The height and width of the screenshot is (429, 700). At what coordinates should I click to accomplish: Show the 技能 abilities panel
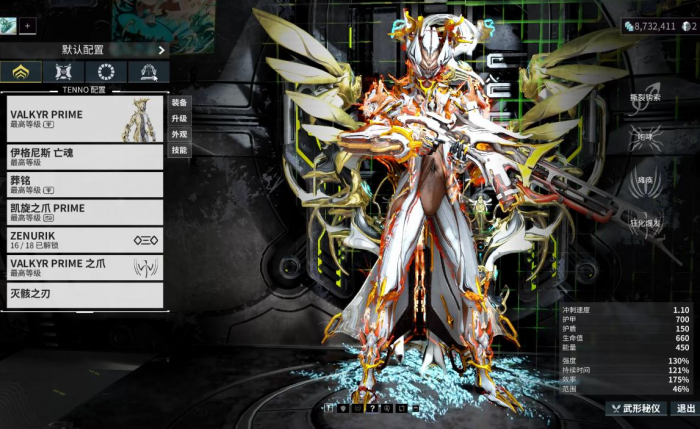click(x=179, y=150)
